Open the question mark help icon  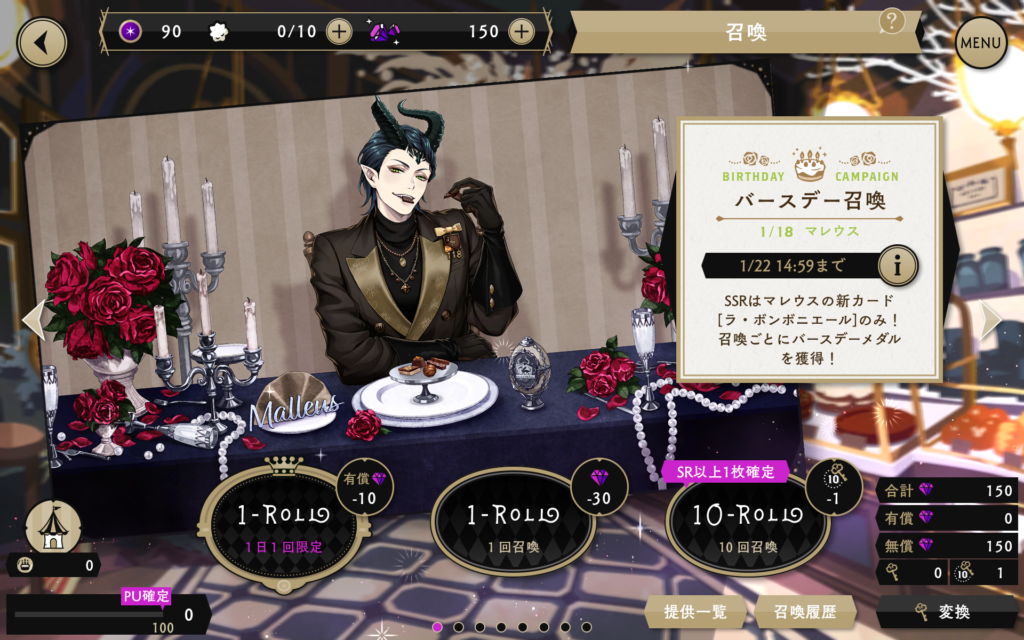pos(892,20)
